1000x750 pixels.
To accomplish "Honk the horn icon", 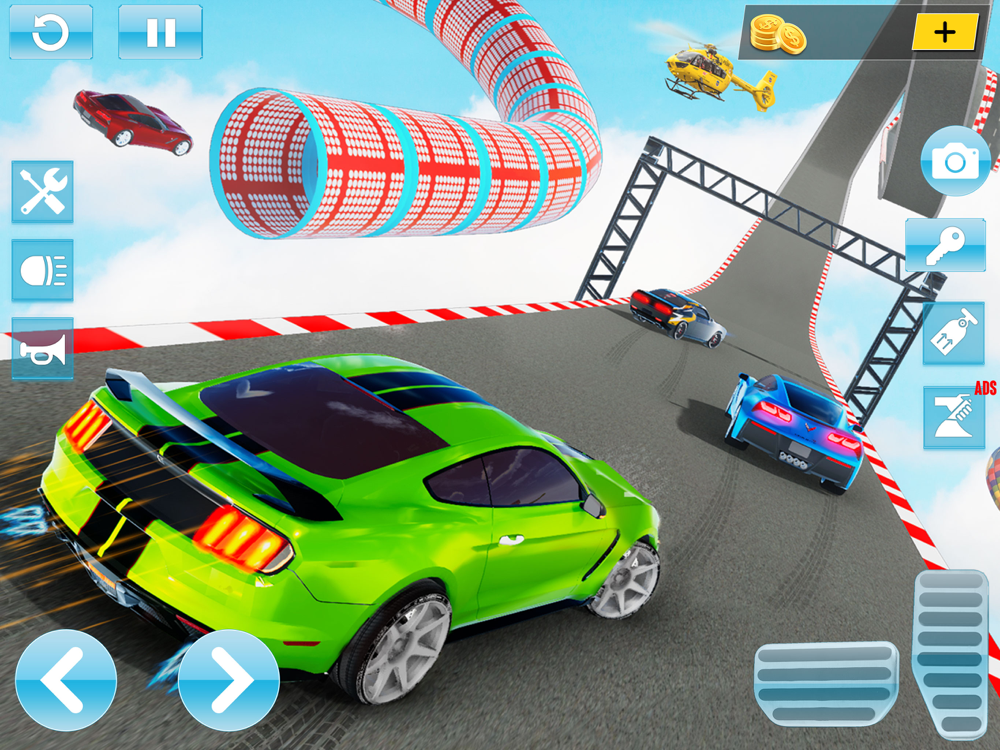I will 42,349.
